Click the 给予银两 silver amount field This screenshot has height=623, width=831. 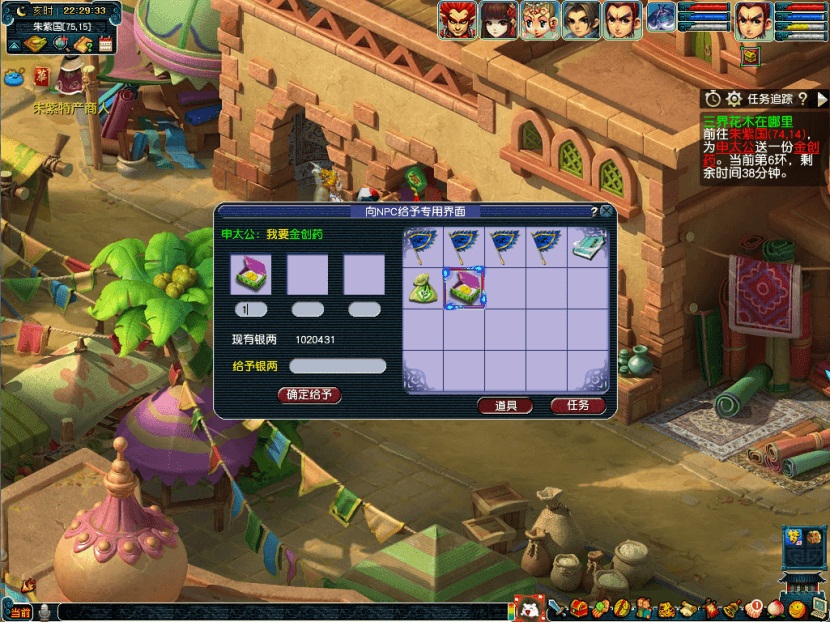(337, 366)
